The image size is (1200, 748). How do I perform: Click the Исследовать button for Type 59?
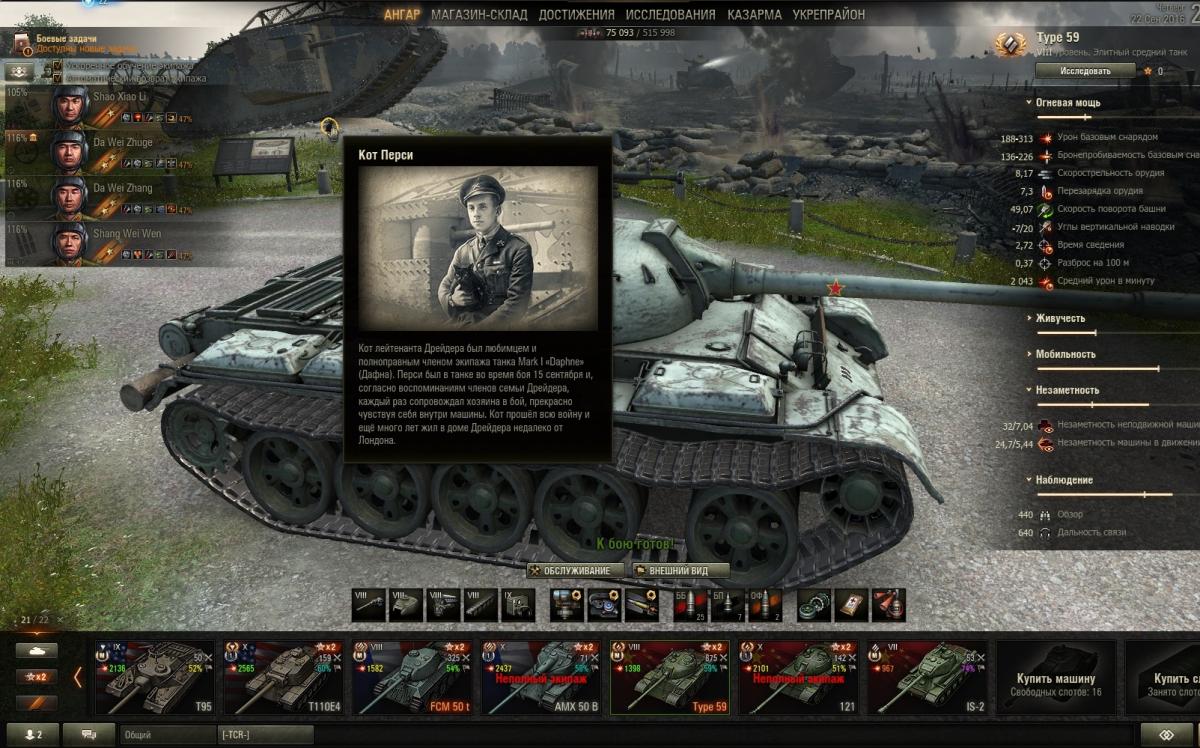pyautogui.click(x=1085, y=71)
